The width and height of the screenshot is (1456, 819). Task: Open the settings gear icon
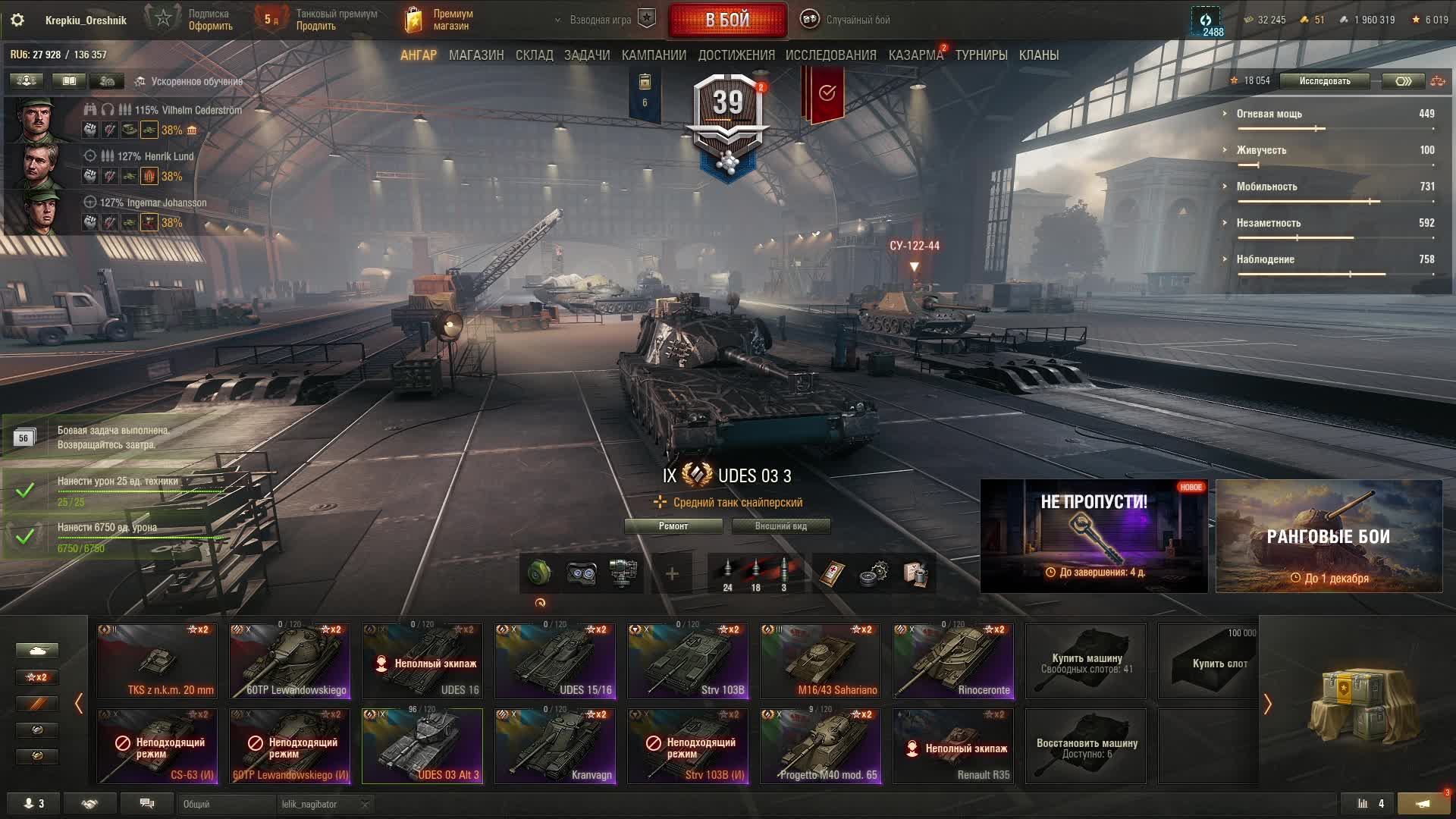coord(17,20)
